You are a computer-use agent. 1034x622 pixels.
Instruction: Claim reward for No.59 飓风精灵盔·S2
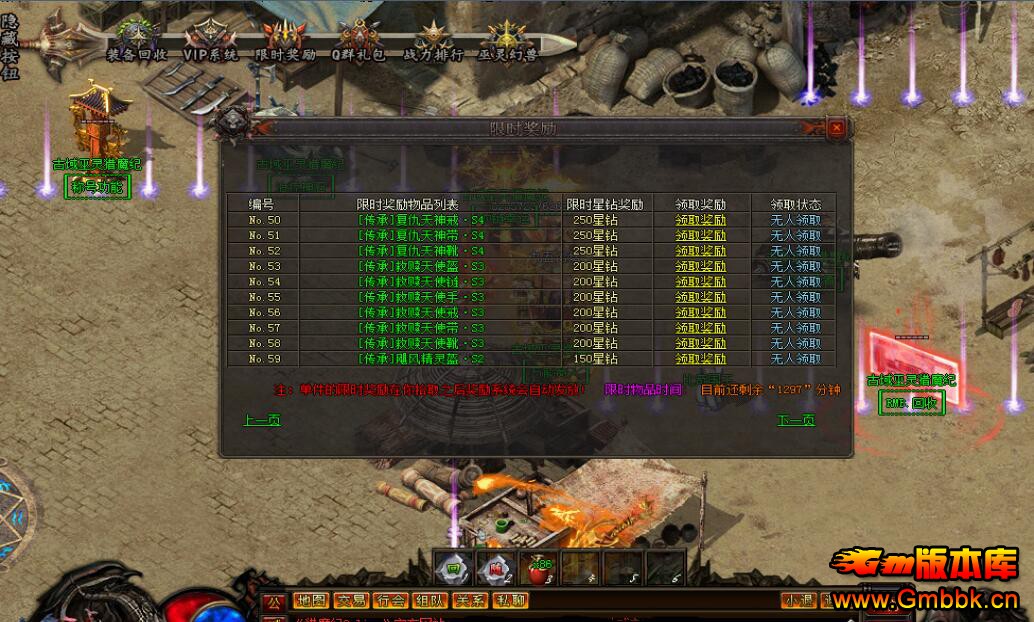(x=700, y=359)
